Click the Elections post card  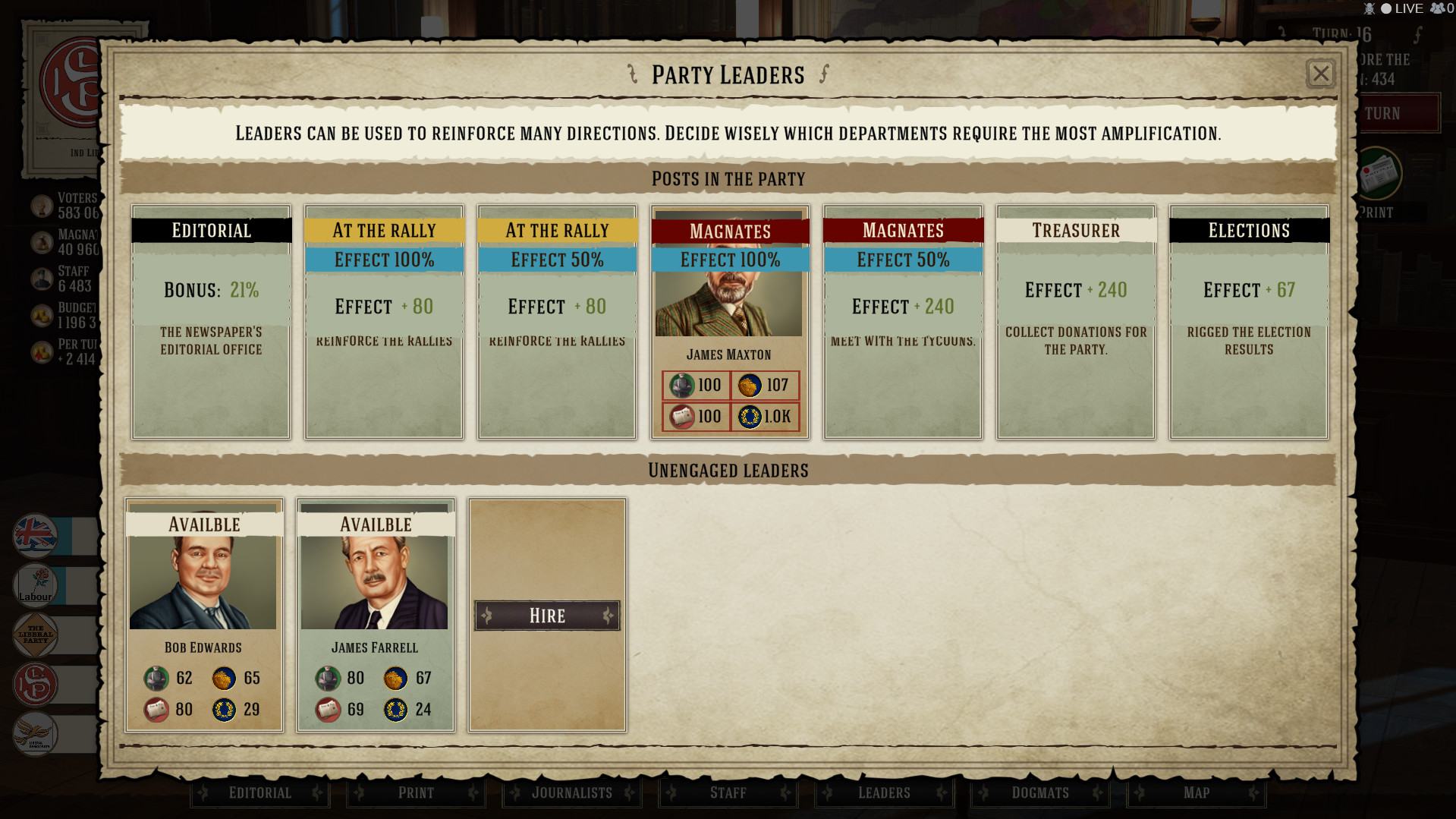click(1248, 323)
